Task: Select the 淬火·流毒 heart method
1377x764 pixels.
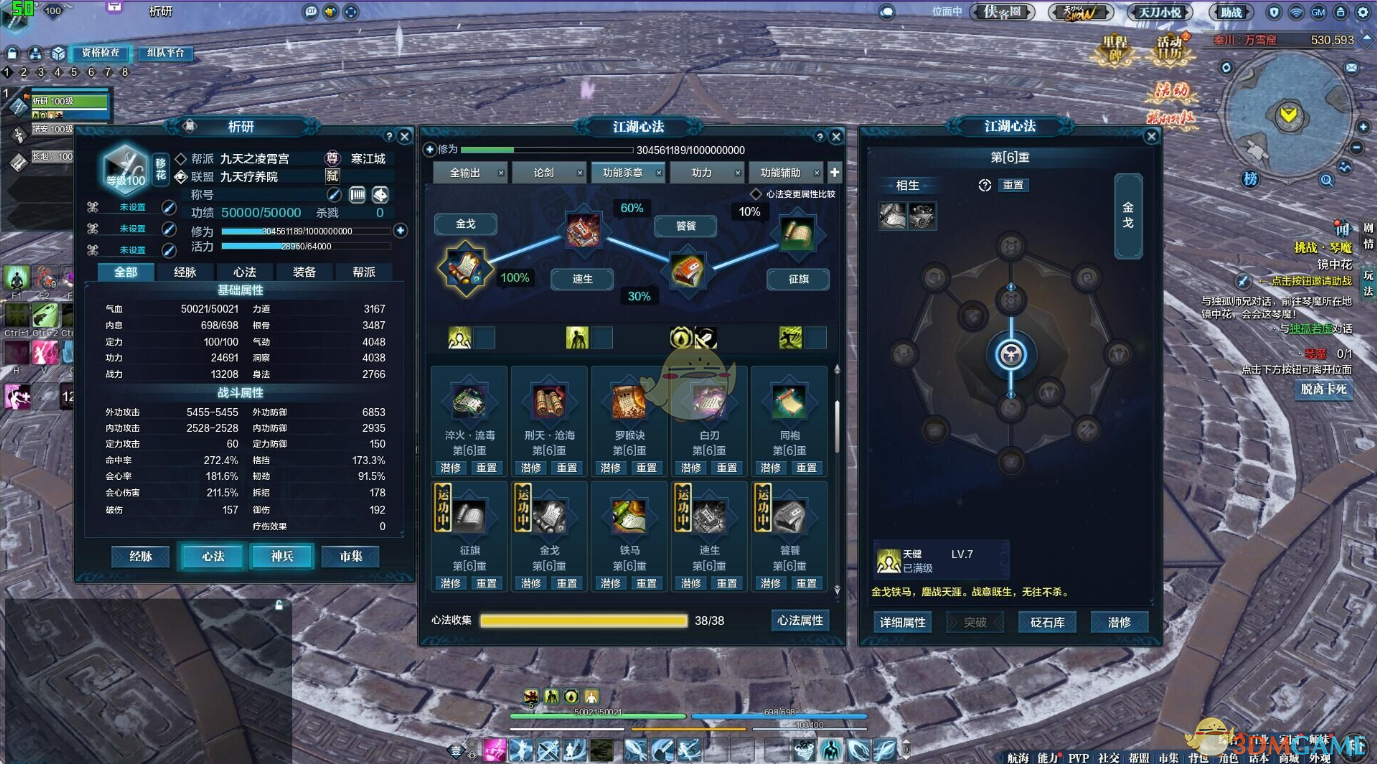Action: pyautogui.click(x=469, y=402)
